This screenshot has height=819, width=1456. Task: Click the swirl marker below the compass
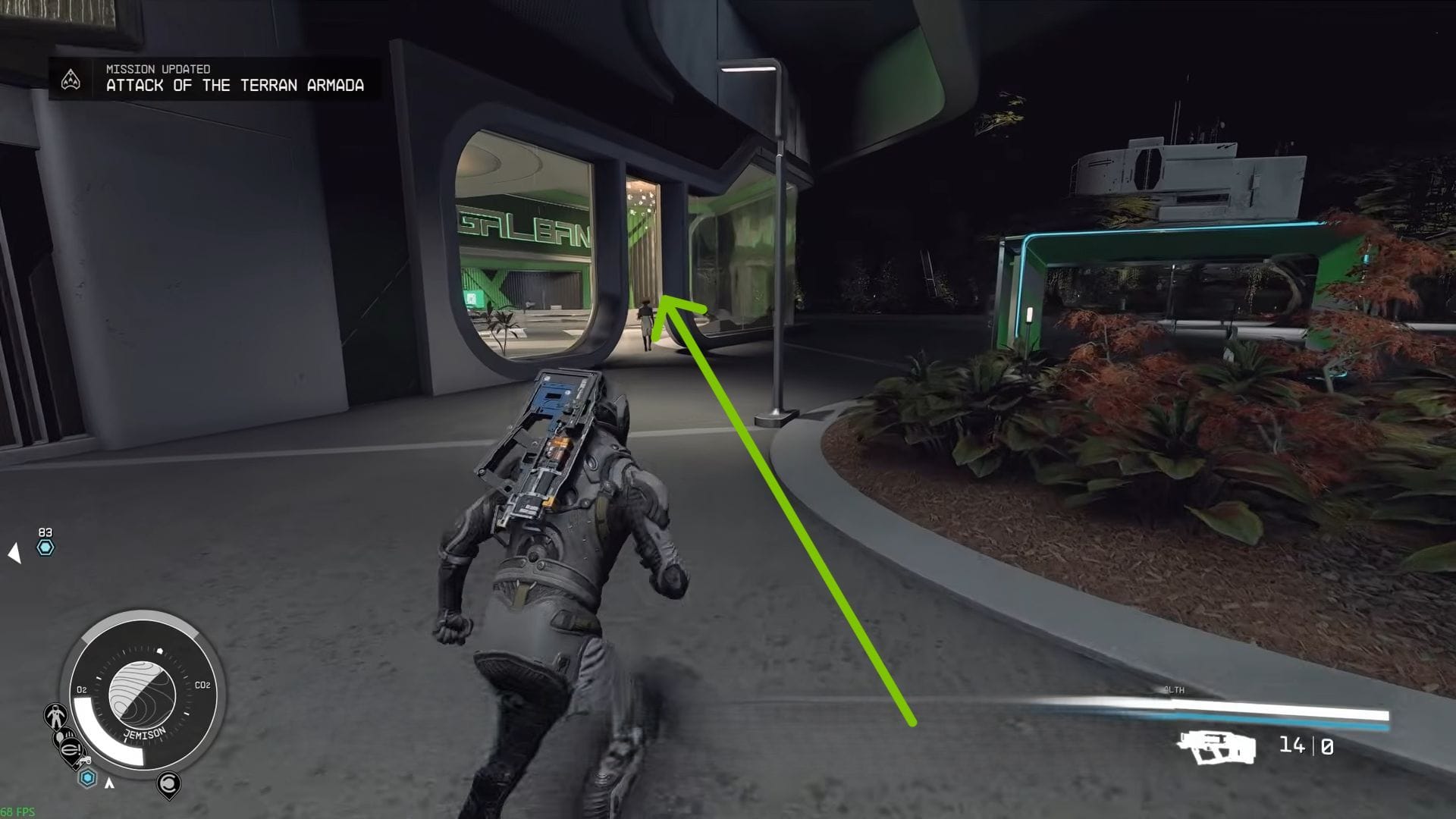(168, 783)
